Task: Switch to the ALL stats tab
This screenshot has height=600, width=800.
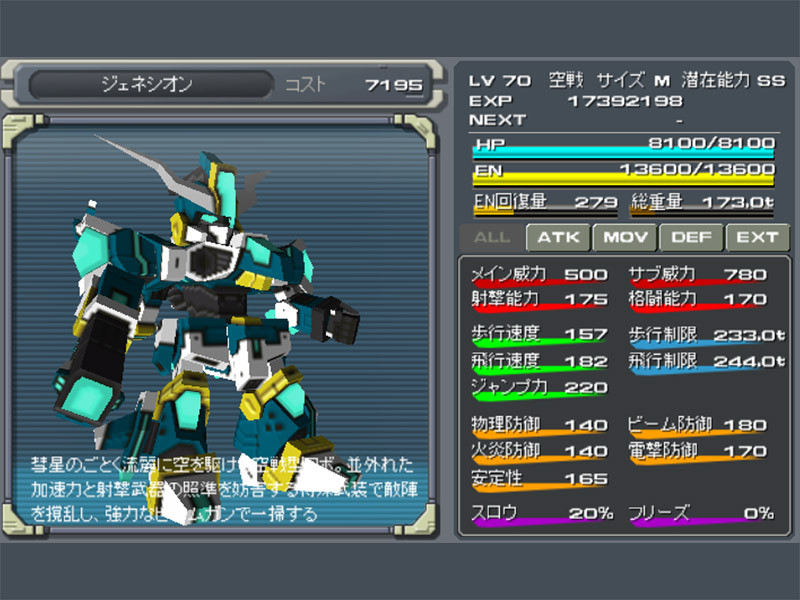Action: 492,237
